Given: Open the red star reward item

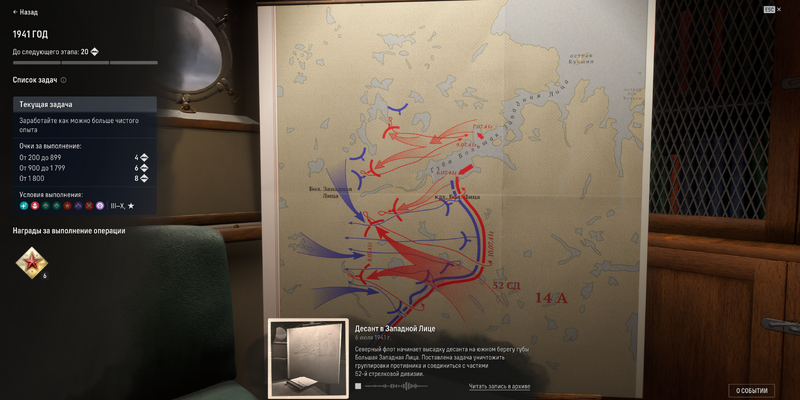Looking at the screenshot, I should [x=30, y=263].
